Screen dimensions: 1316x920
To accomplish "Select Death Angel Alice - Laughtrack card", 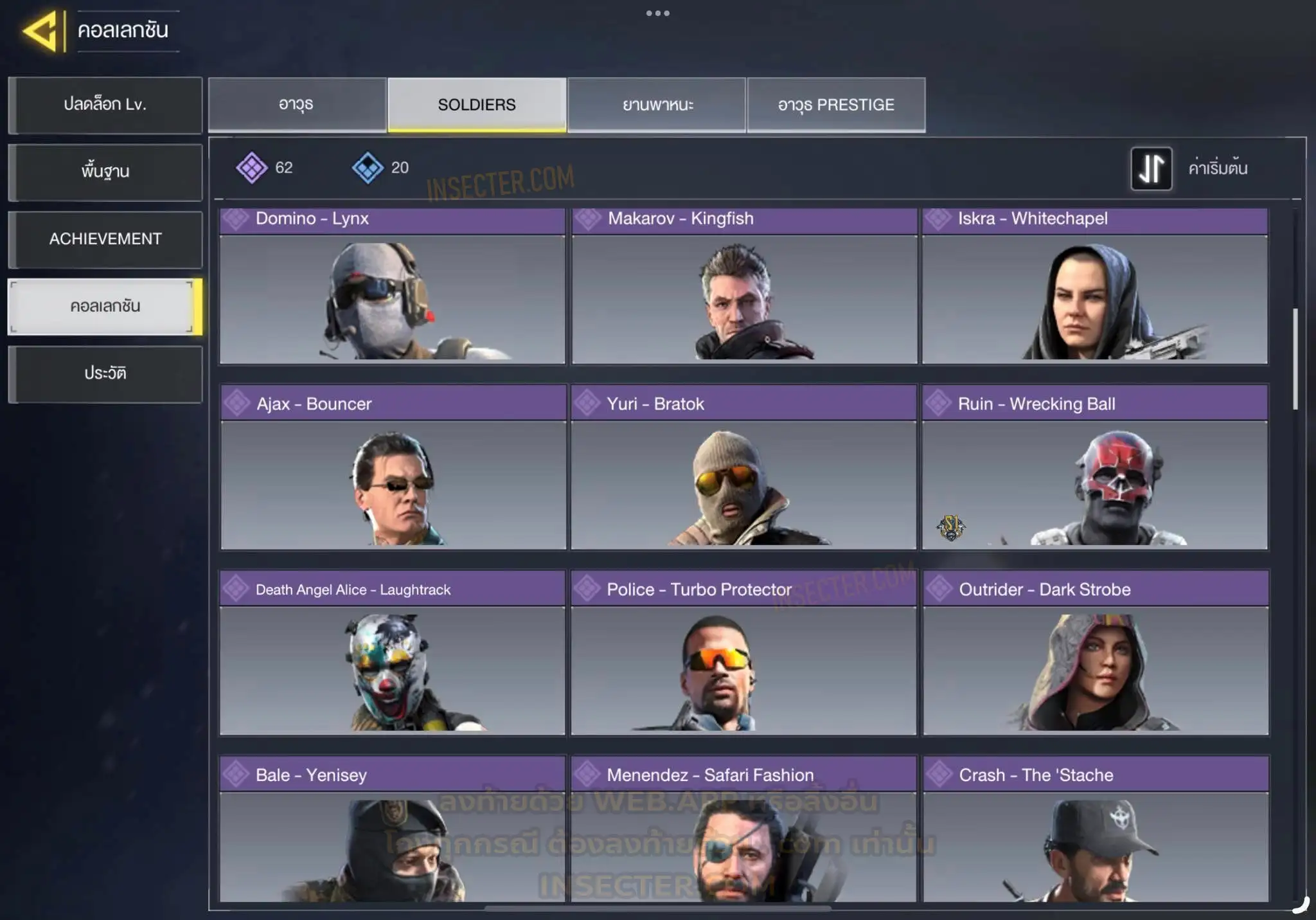I will pos(392,653).
